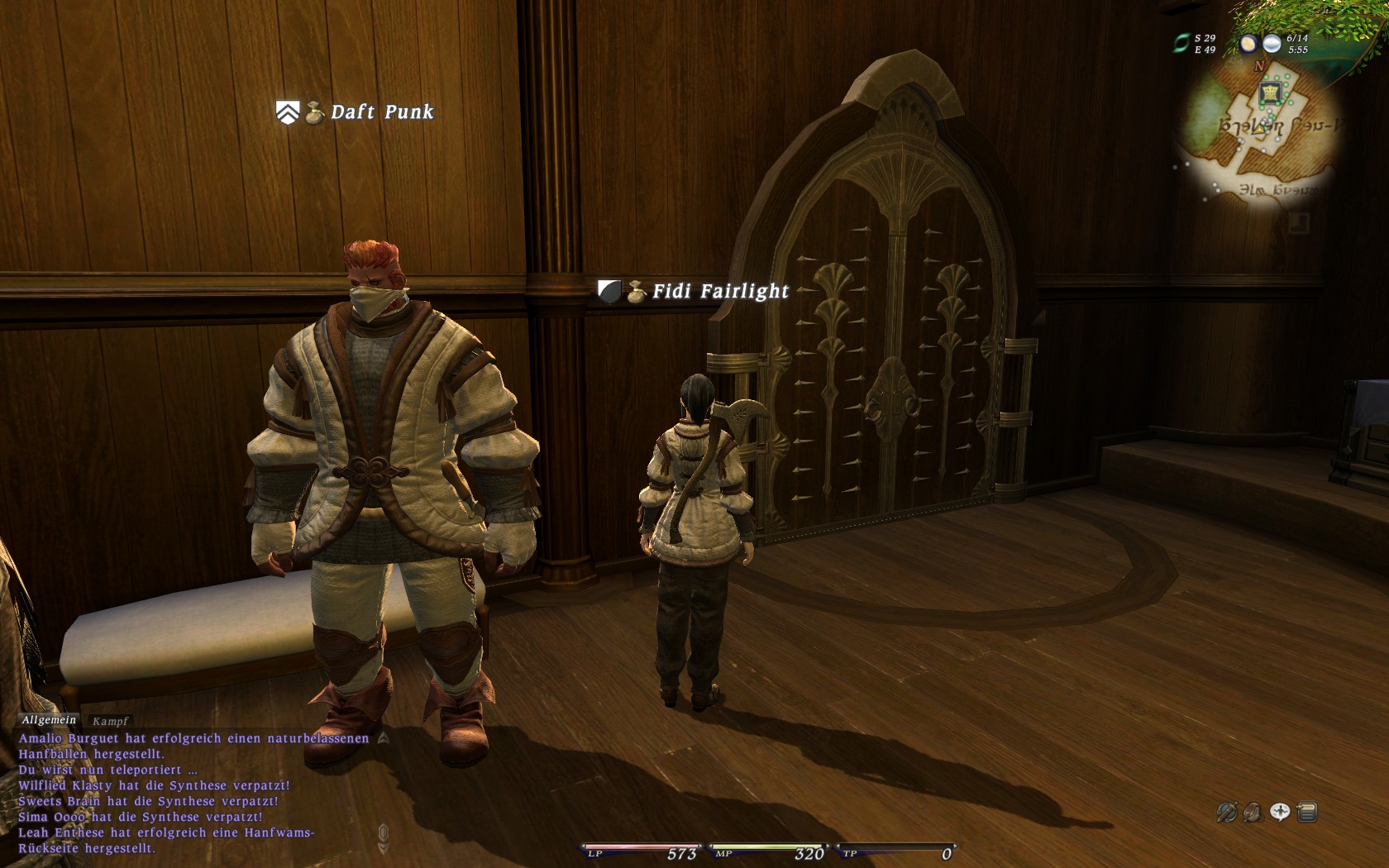Jump chat log down with bottom arrow
Image resolution: width=1389 pixels, height=868 pixels.
[383, 847]
